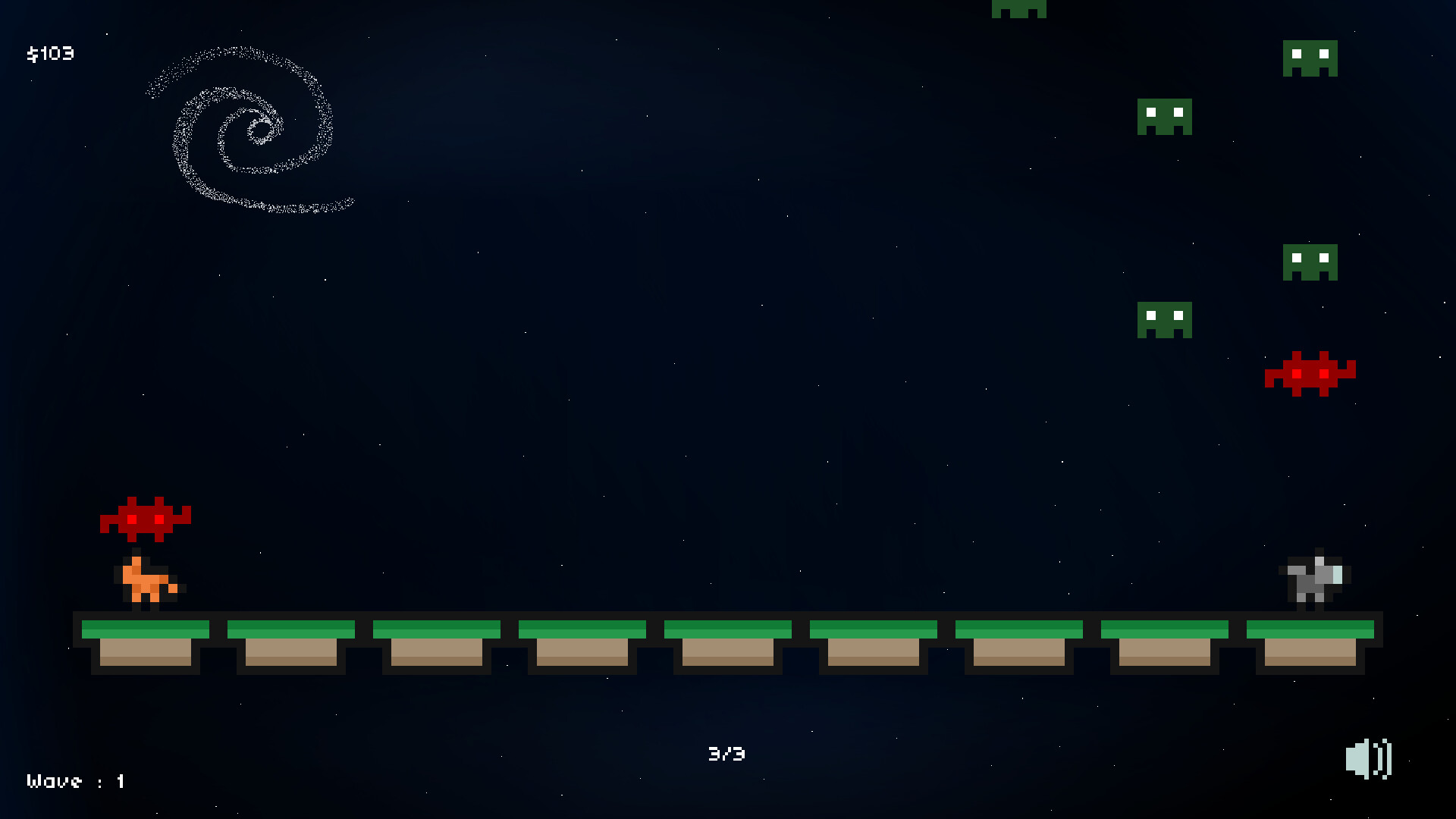
Task: Select the Wave : 1 label
Action: tap(74, 780)
